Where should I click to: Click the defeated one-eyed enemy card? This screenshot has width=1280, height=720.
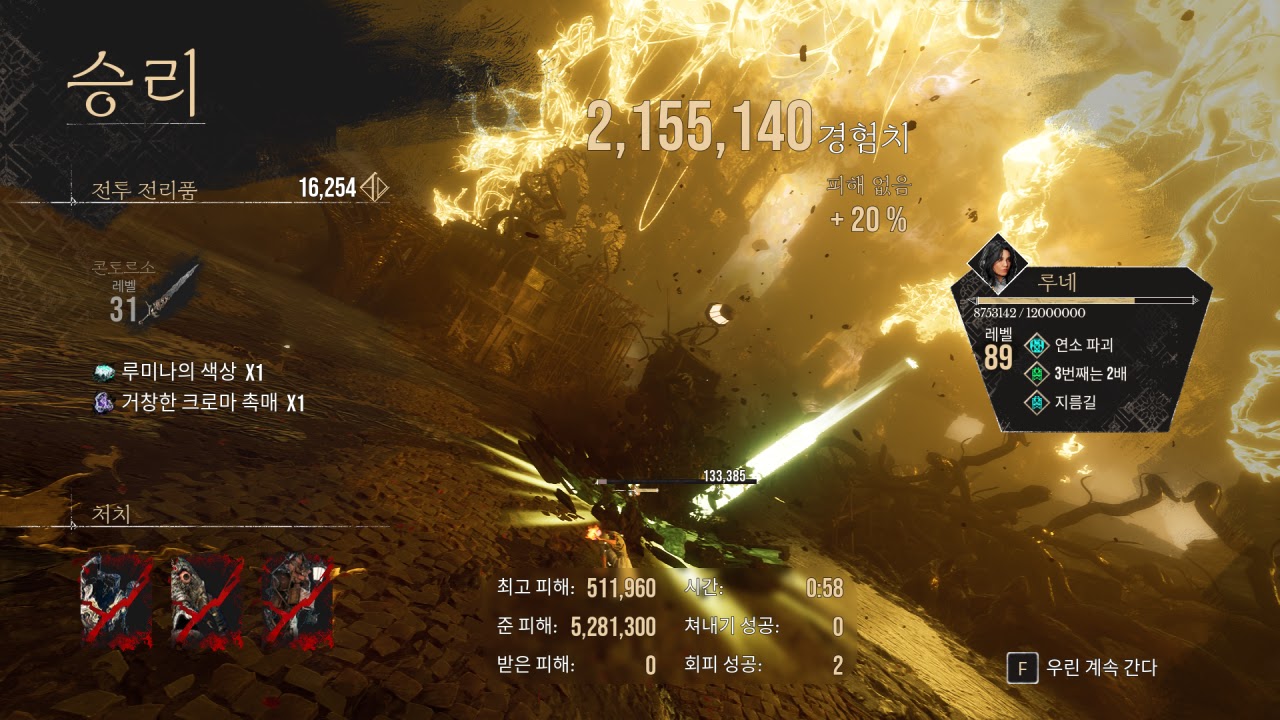click(204, 601)
